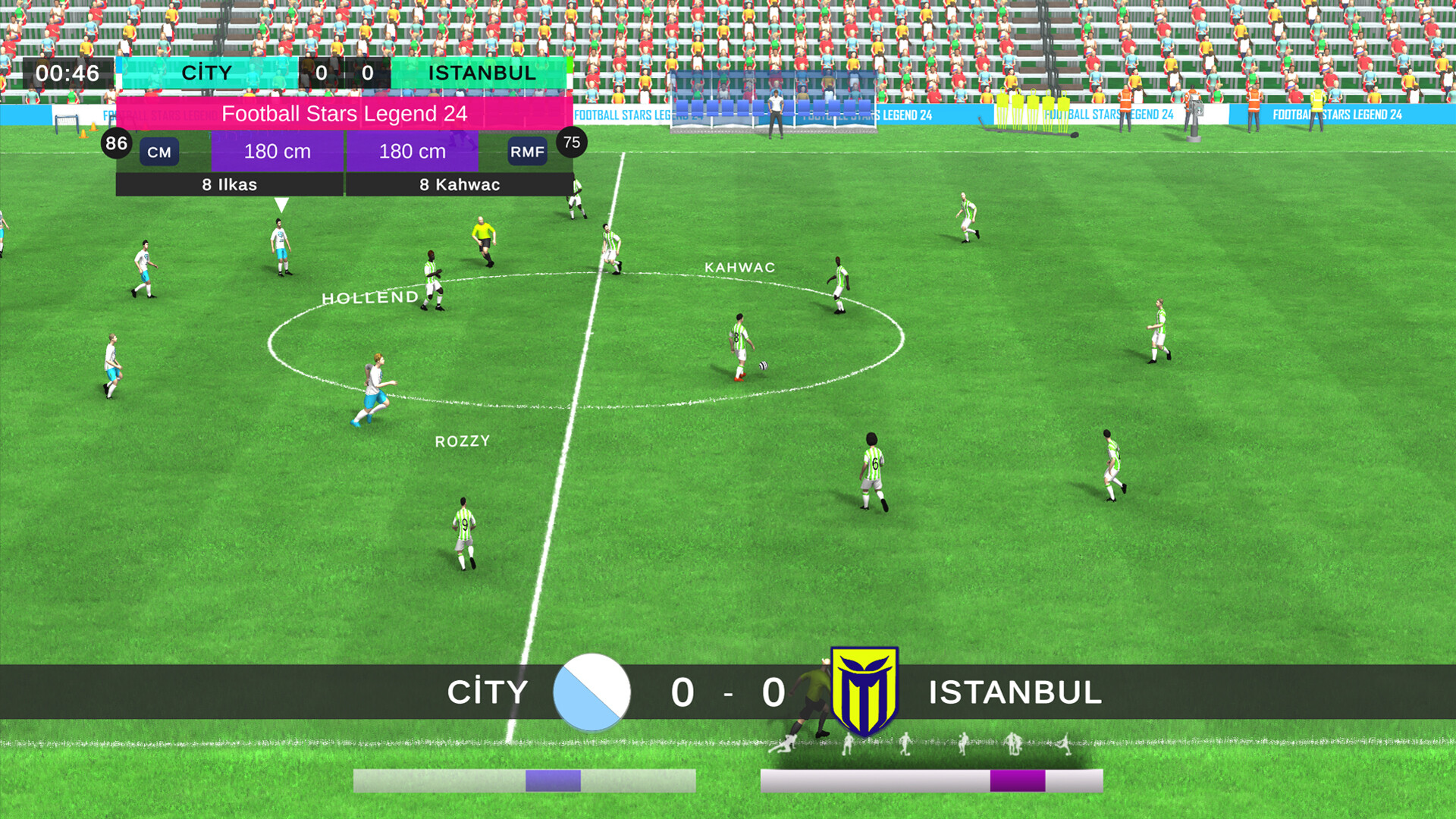Click the two-player tackle silhouette icon

tap(1014, 743)
